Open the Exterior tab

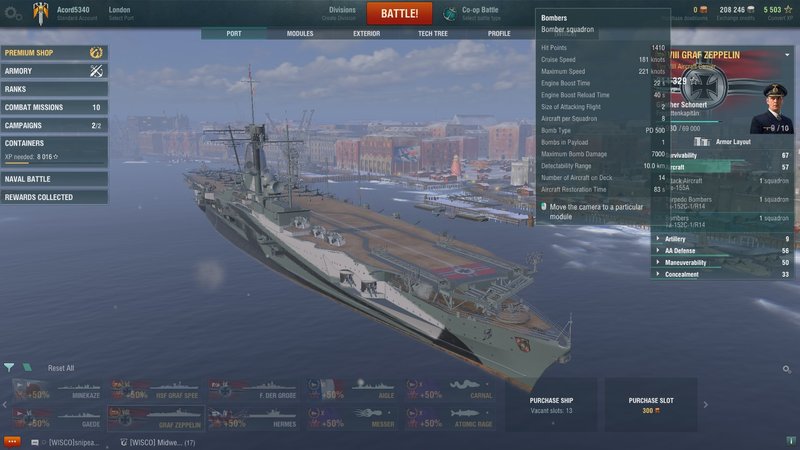tap(366, 33)
